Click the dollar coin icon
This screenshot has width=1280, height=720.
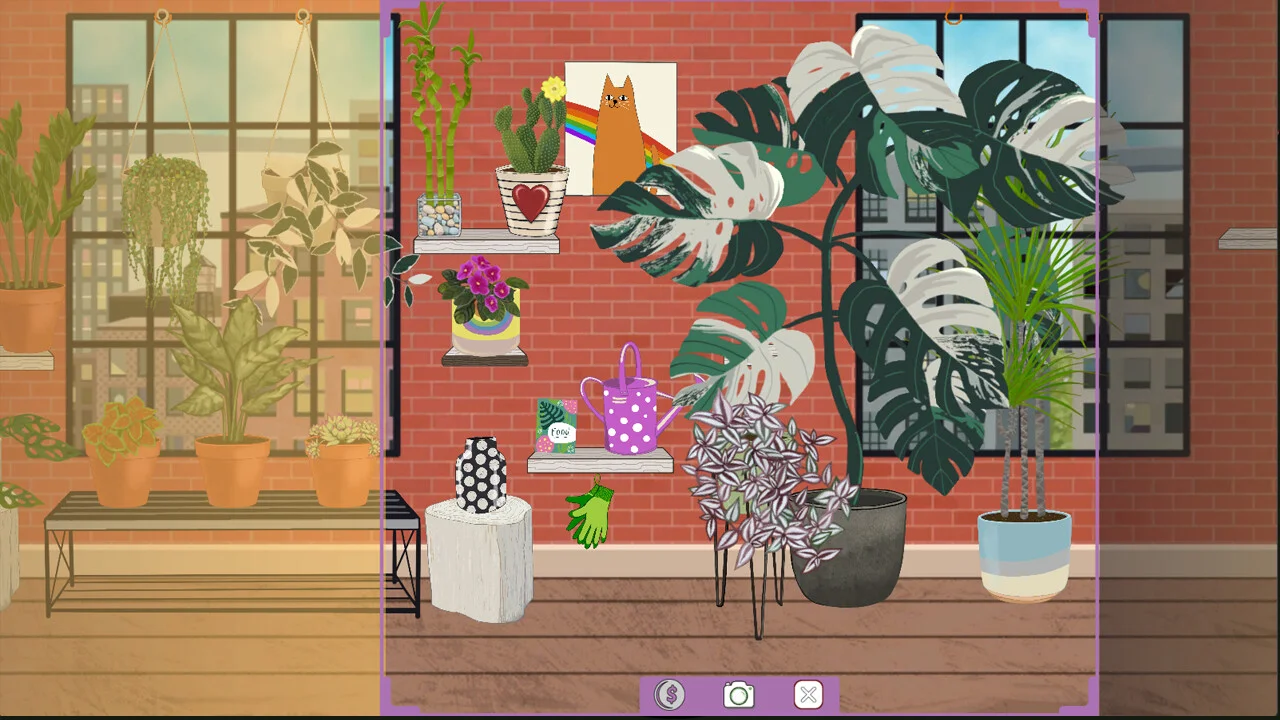669,694
